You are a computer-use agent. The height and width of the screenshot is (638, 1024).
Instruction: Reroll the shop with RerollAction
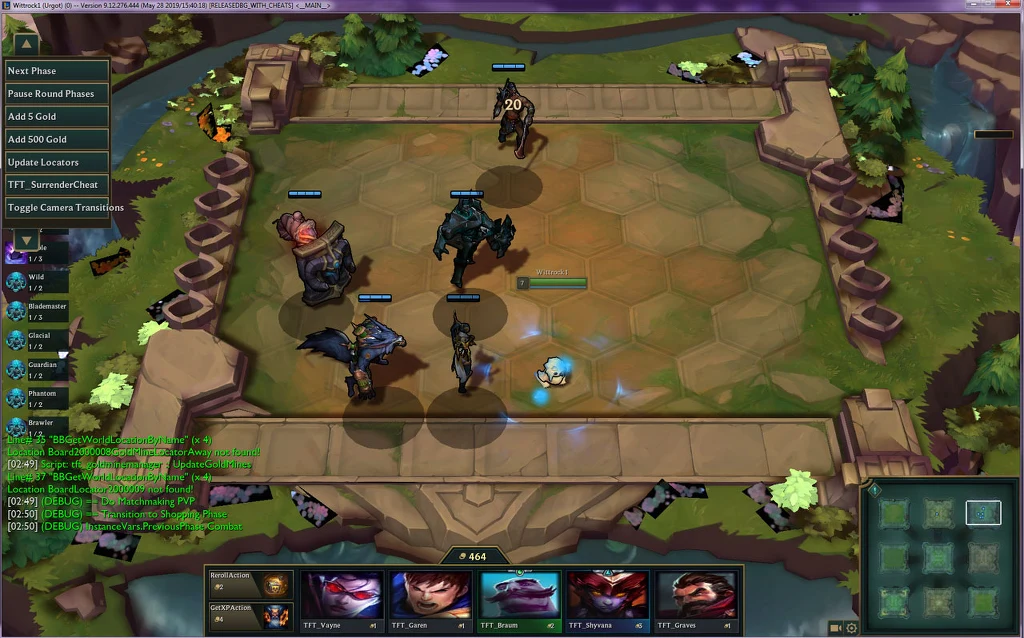pyautogui.click(x=250, y=583)
